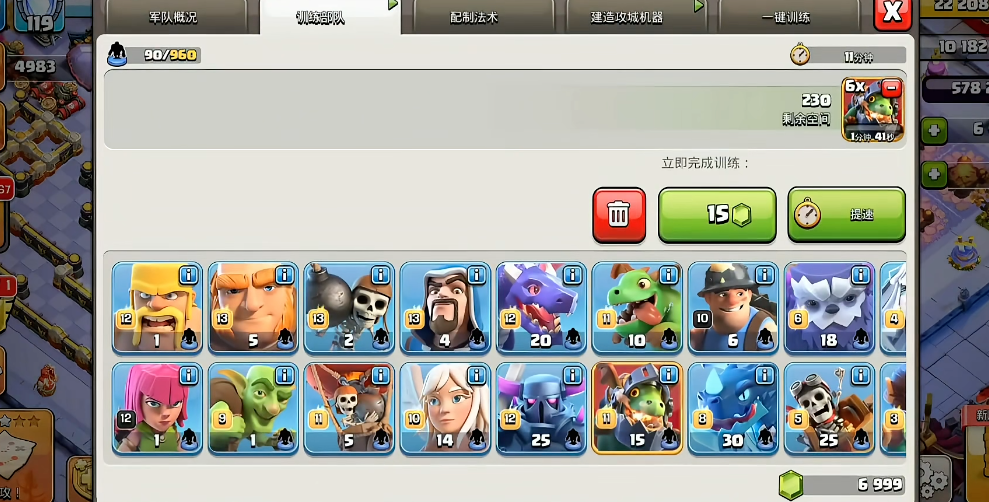The image size is (989, 502).
Task: Select the Miner troop card
Action: [x=733, y=308]
